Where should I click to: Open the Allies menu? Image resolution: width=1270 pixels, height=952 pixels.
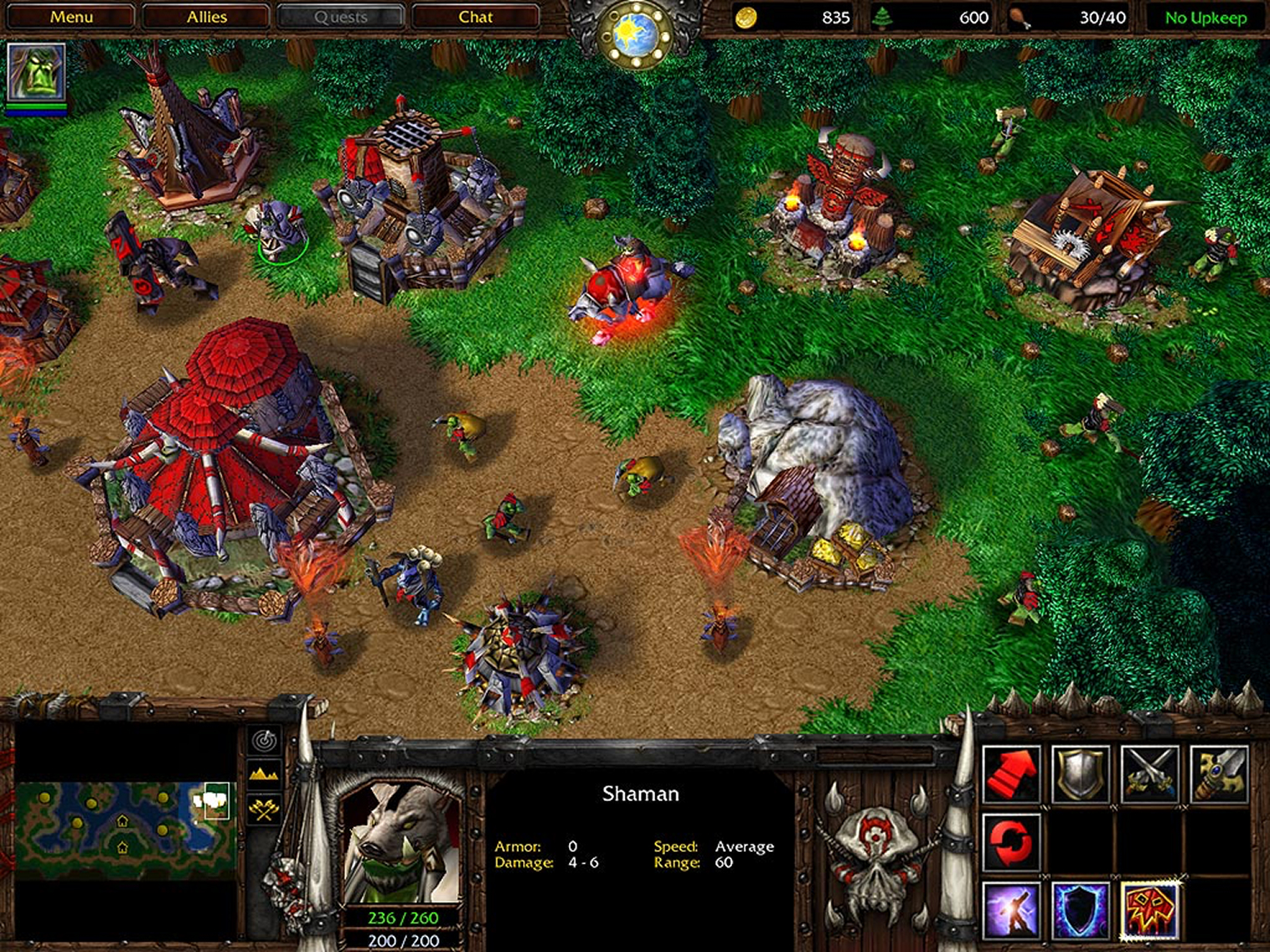(x=206, y=16)
